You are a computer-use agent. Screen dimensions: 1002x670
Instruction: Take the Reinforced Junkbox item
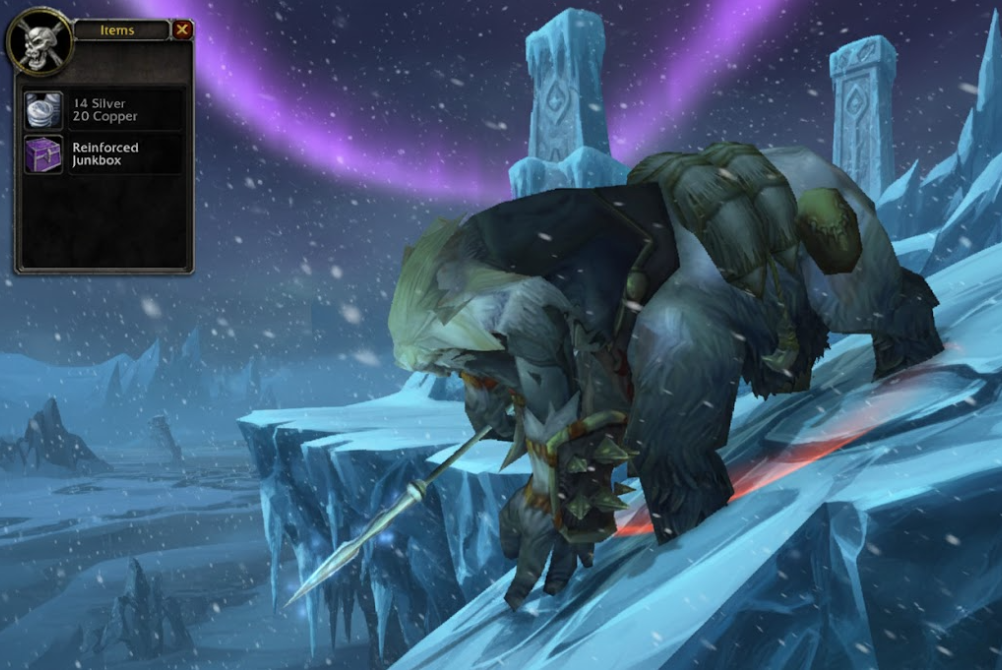[x=44, y=155]
